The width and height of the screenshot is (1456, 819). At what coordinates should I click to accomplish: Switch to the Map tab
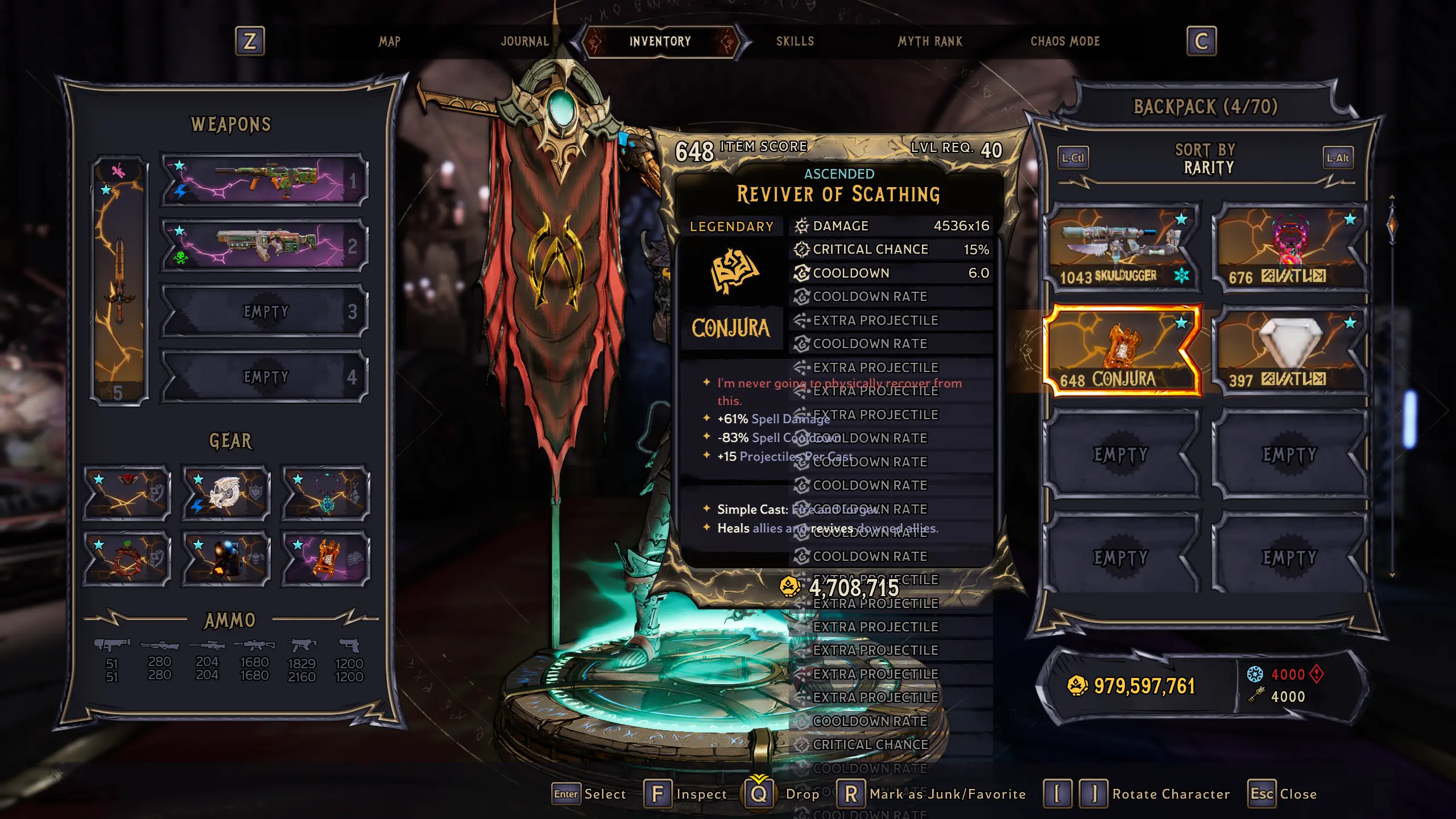[x=390, y=42]
